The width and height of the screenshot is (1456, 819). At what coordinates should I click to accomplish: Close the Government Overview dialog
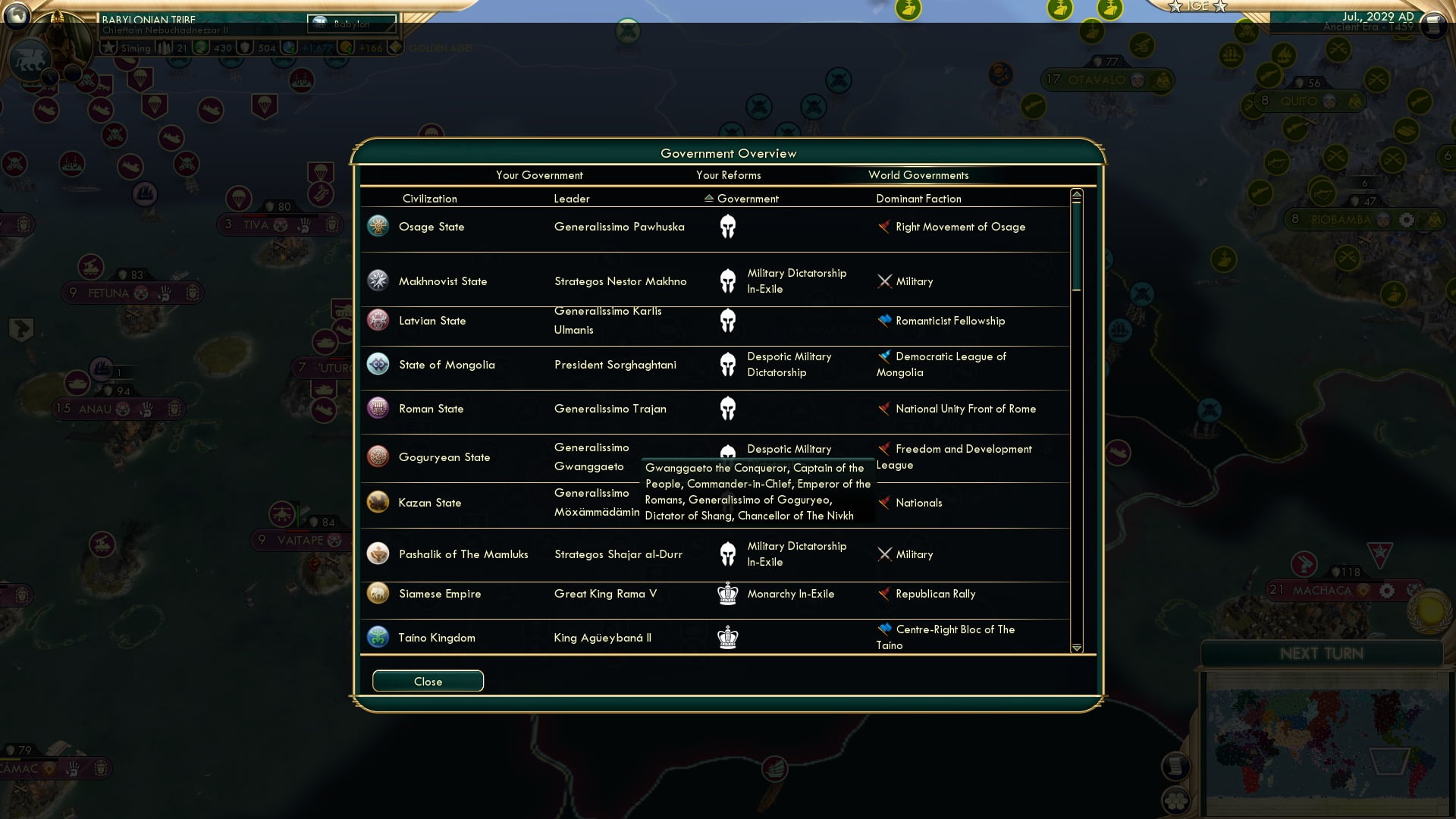[x=427, y=681]
